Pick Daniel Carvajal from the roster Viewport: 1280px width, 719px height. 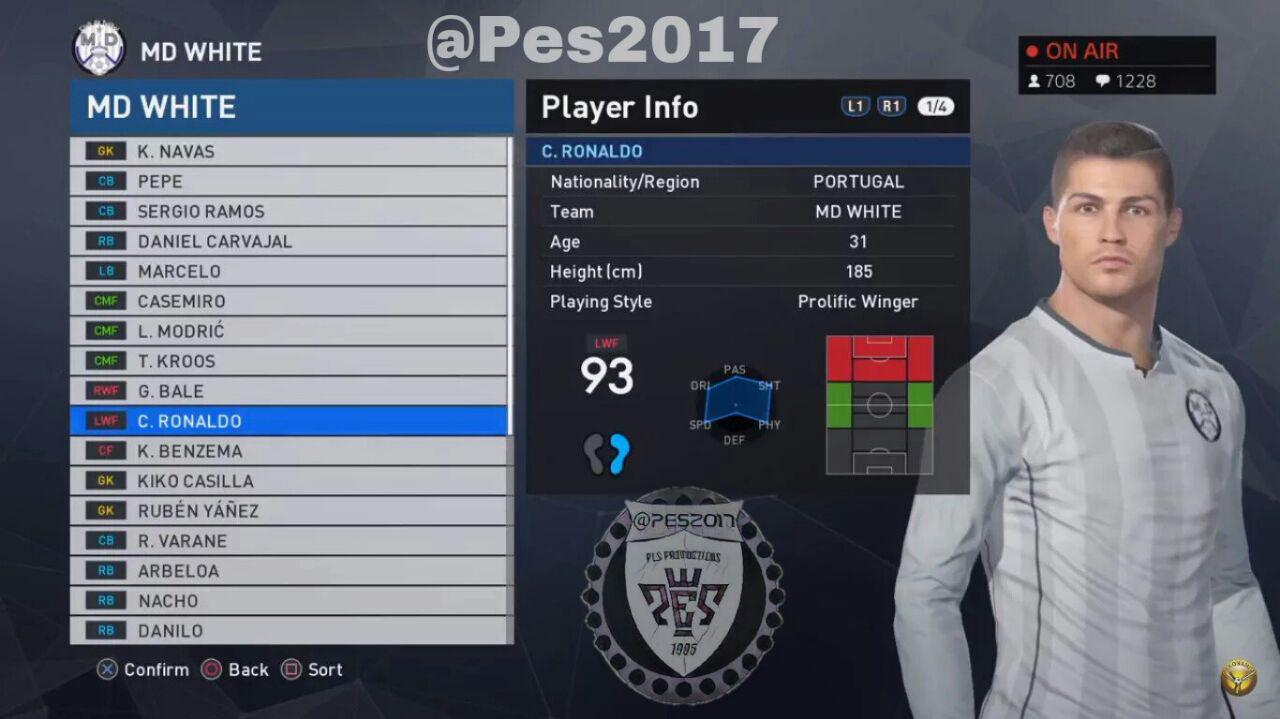pyautogui.click(x=288, y=241)
